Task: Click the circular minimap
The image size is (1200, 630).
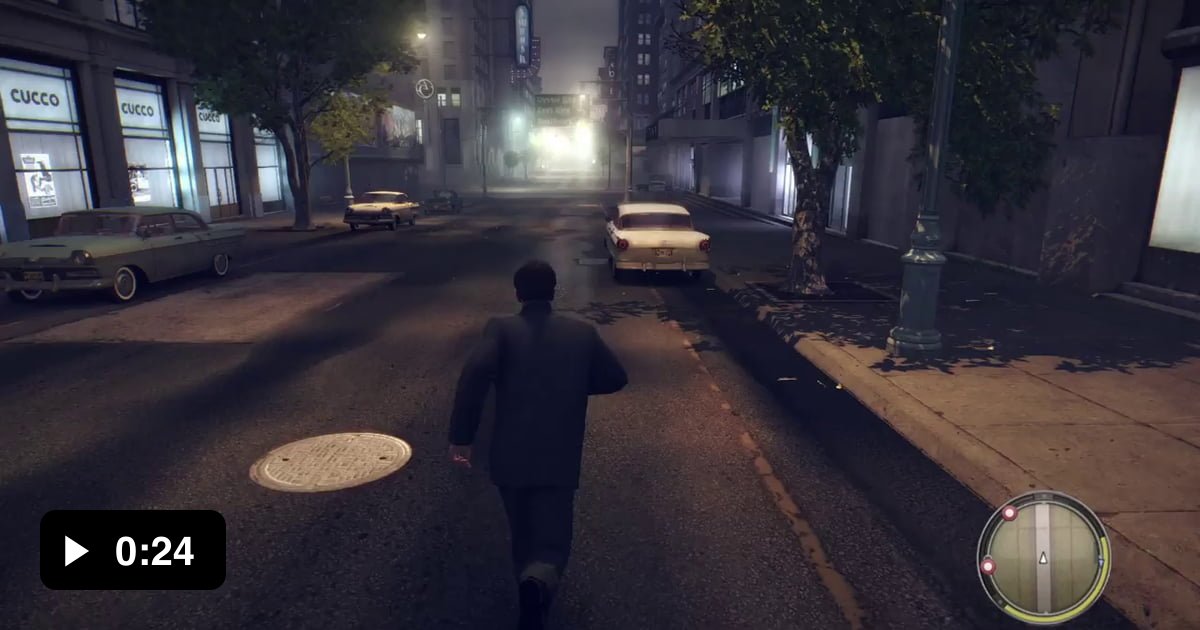Action: (x=1043, y=556)
